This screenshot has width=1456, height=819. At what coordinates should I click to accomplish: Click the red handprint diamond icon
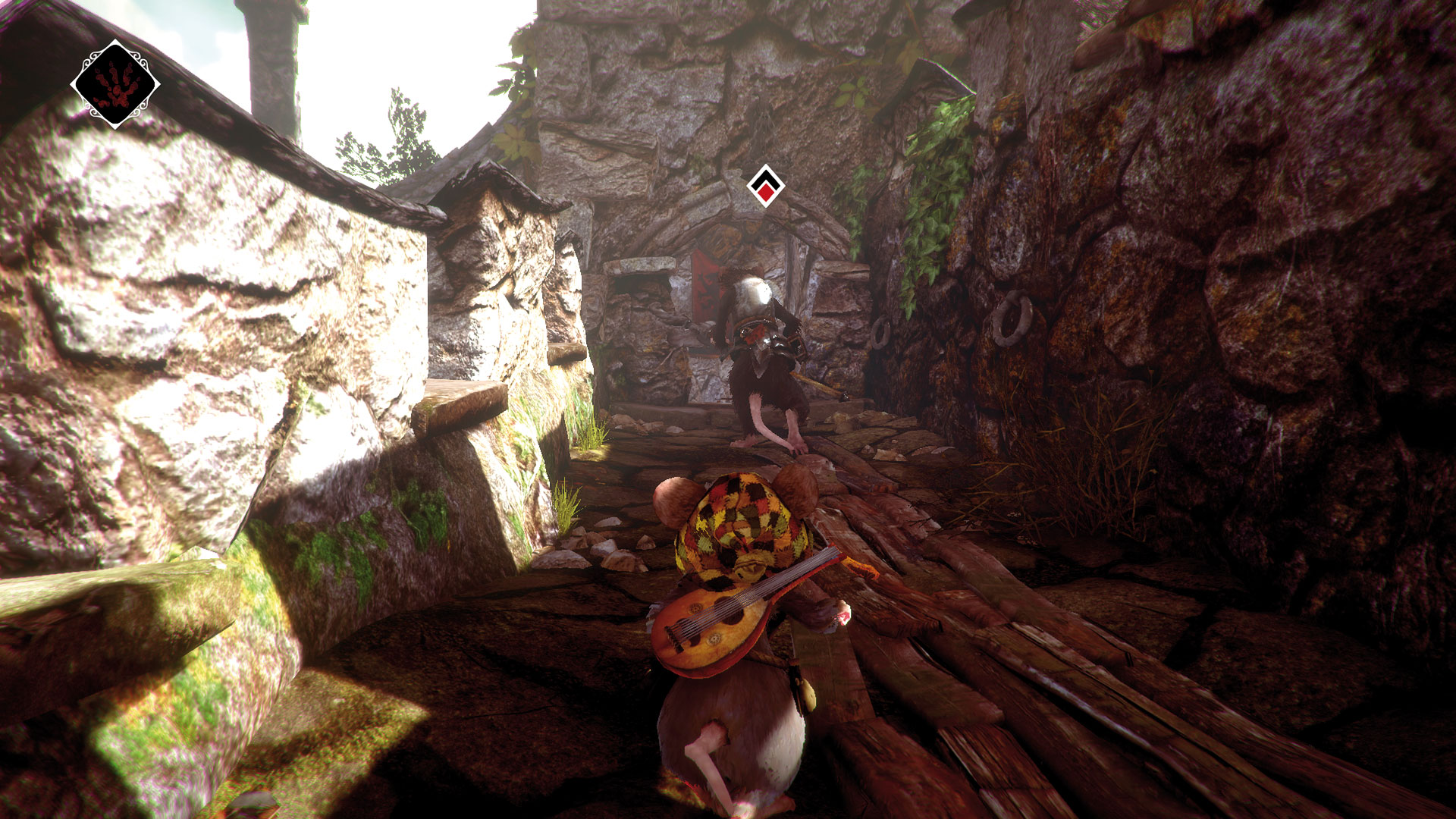coord(115,84)
